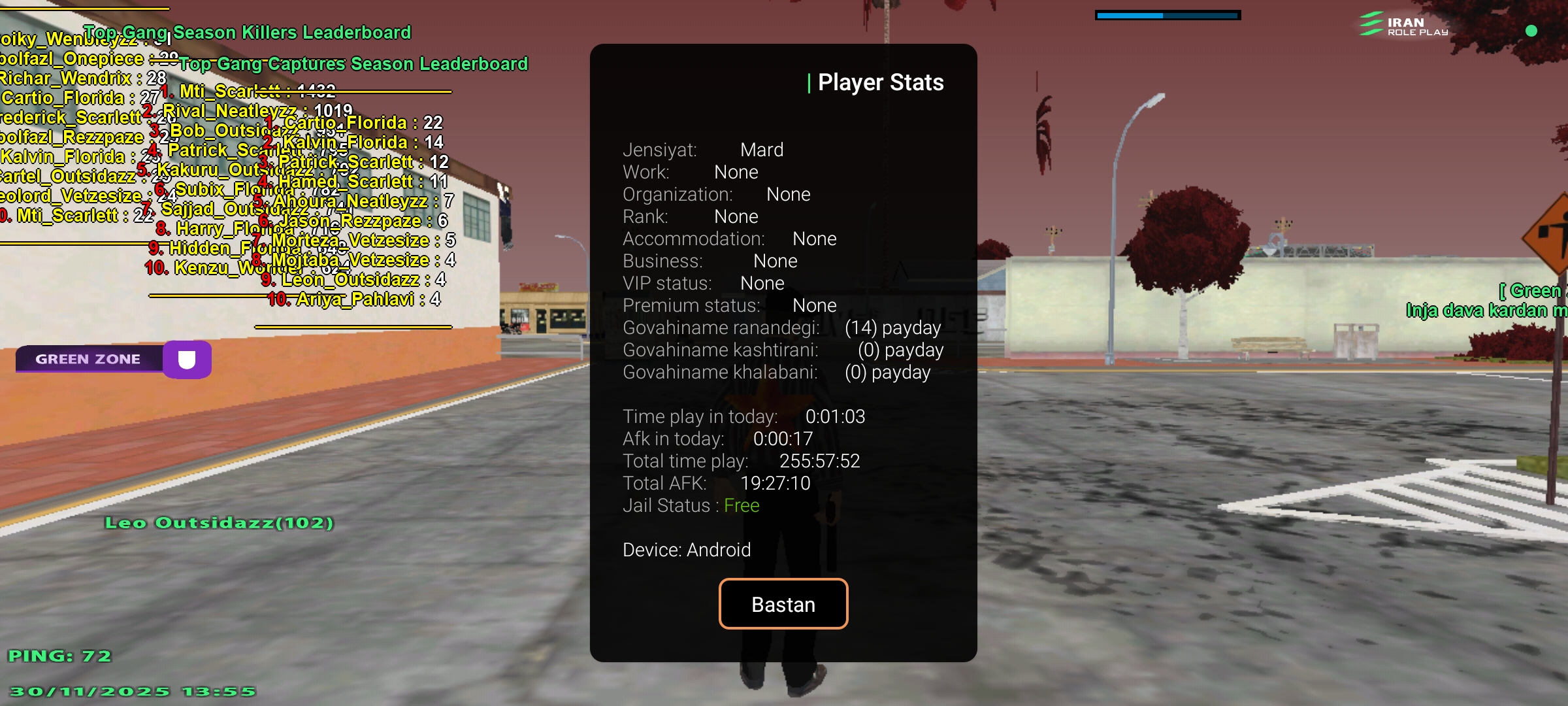Screen dimensions: 1568x706
Task: Select the Device: Android entry
Action: (687, 549)
